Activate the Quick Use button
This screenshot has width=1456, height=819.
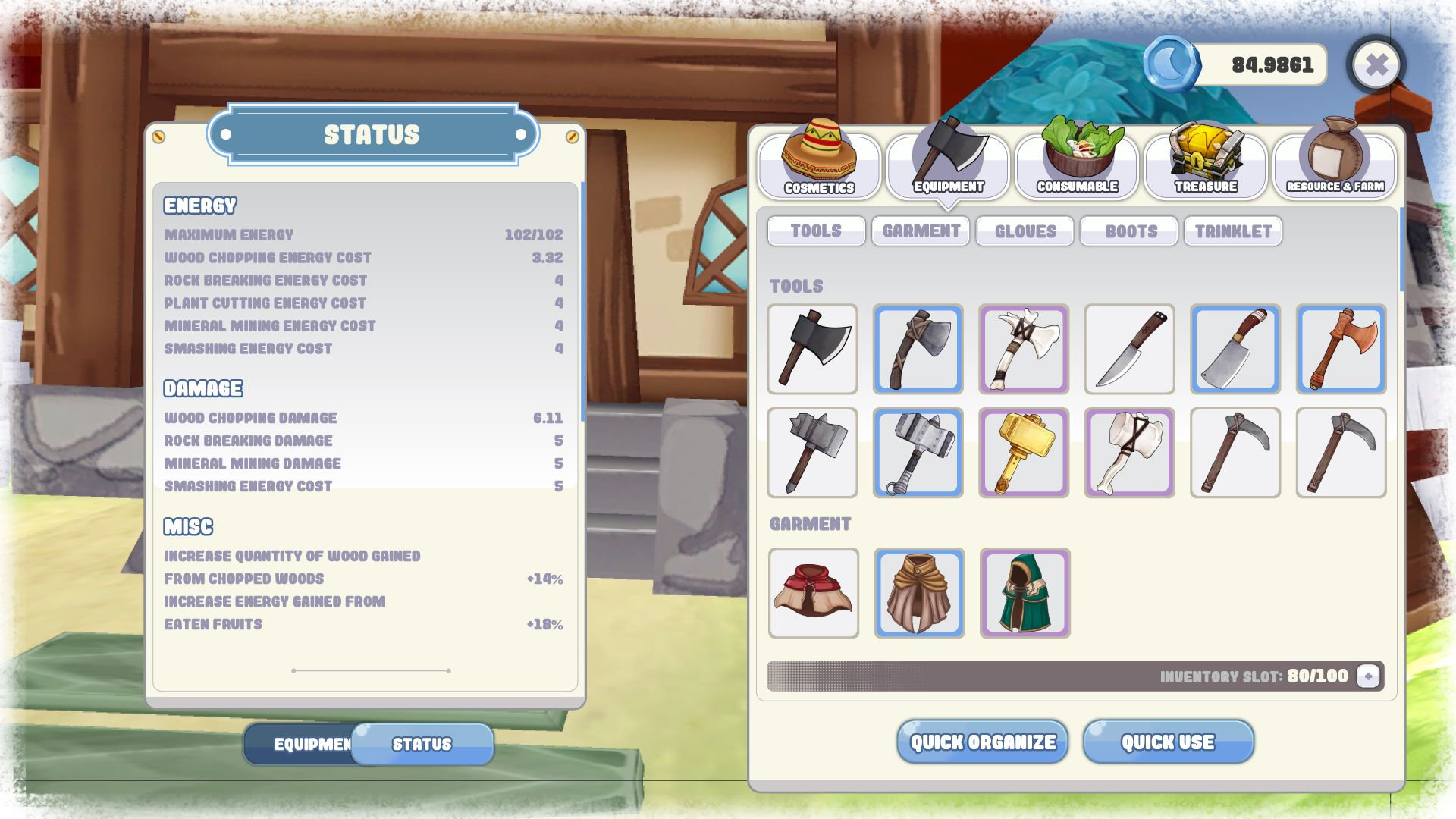(x=1168, y=742)
